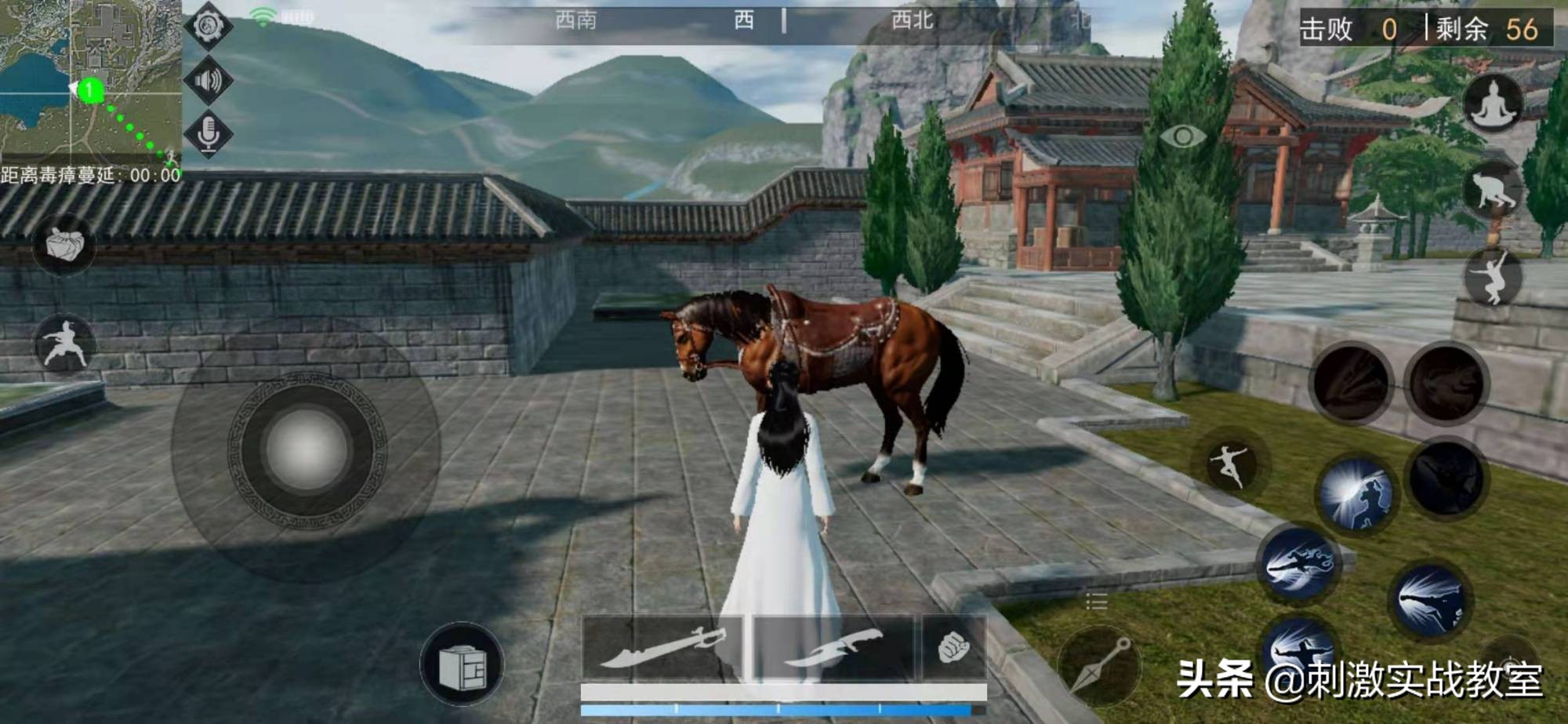Tap the green waypoint marker 1 on minimap
The width and height of the screenshot is (1568, 724).
[90, 89]
